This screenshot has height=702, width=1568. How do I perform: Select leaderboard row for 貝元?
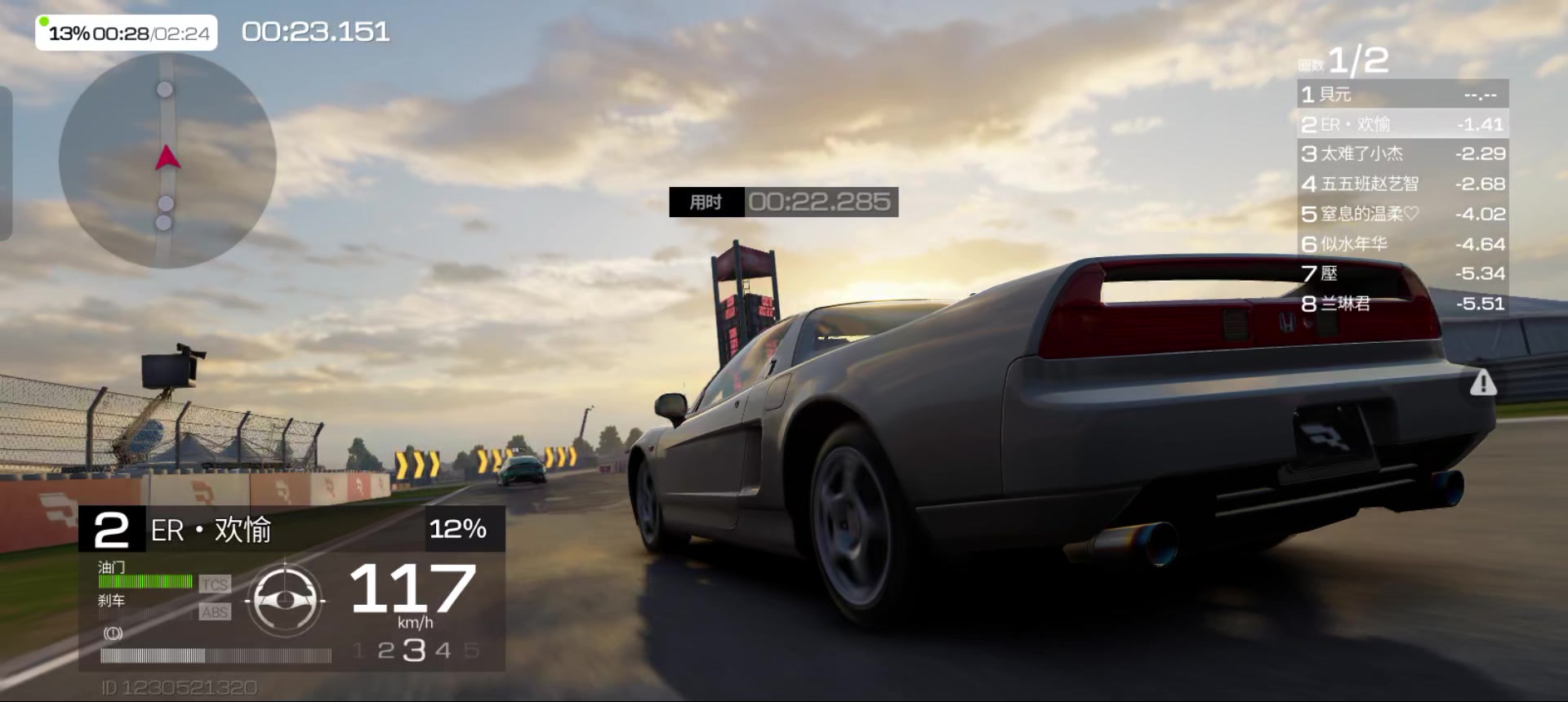[x=1402, y=95]
